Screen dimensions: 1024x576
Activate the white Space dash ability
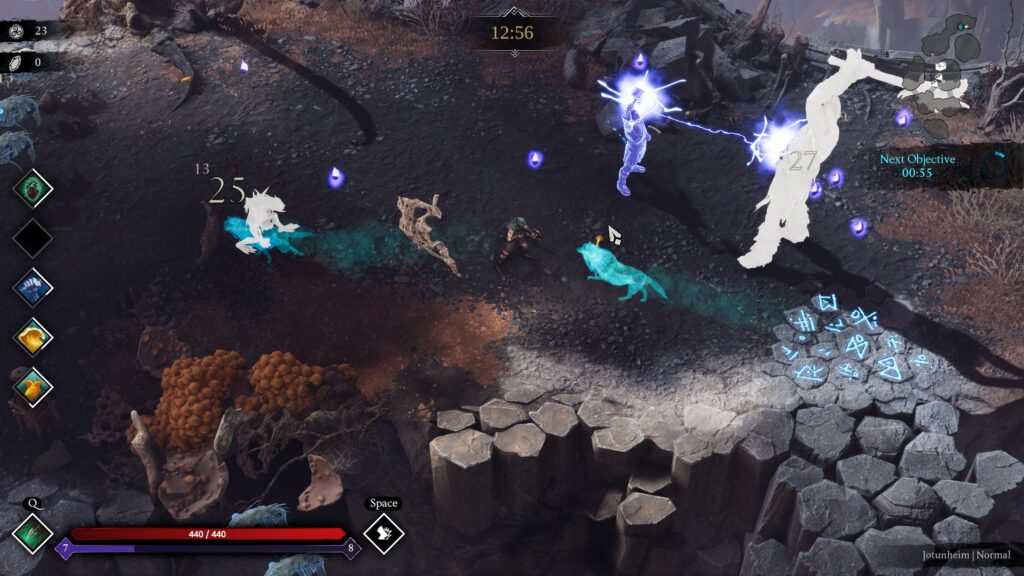[x=384, y=533]
